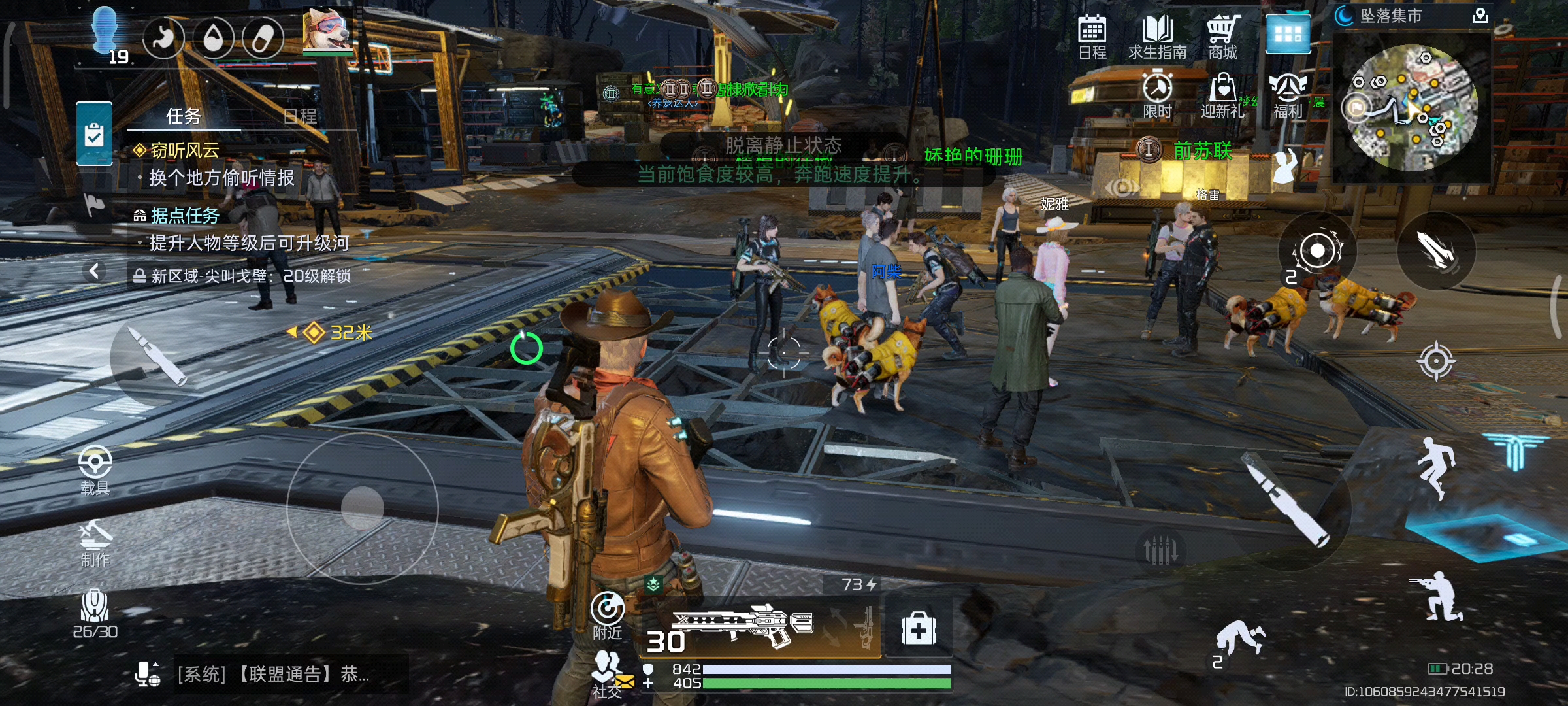Open the 附近 nearby players button

click(607, 614)
